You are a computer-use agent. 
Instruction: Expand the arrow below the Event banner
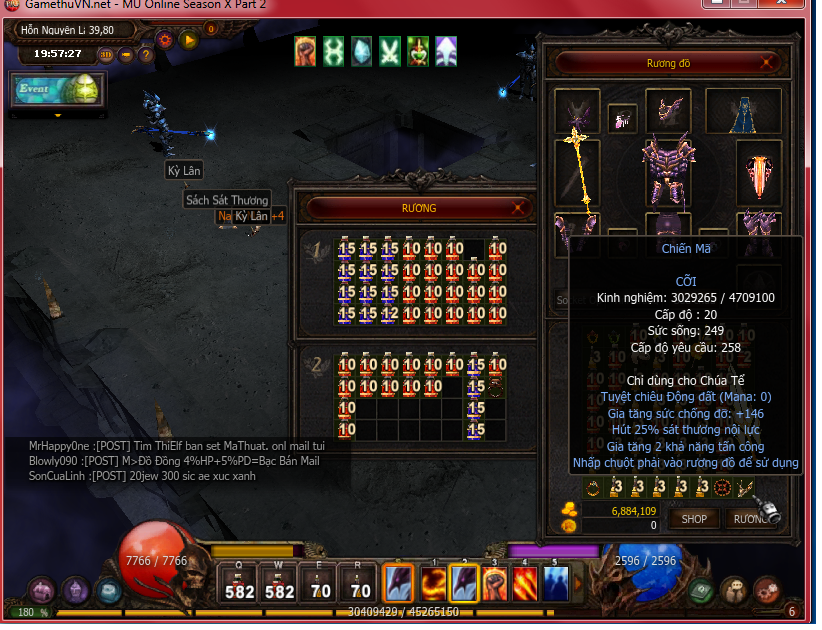pyautogui.click(x=57, y=115)
